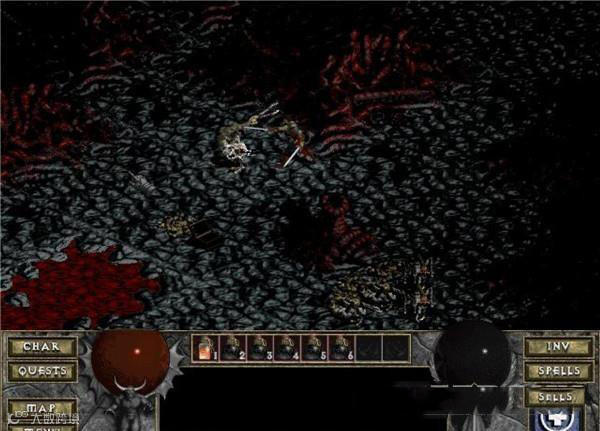Consume the potion in belt slot 6
The image size is (600, 431).
340,347
